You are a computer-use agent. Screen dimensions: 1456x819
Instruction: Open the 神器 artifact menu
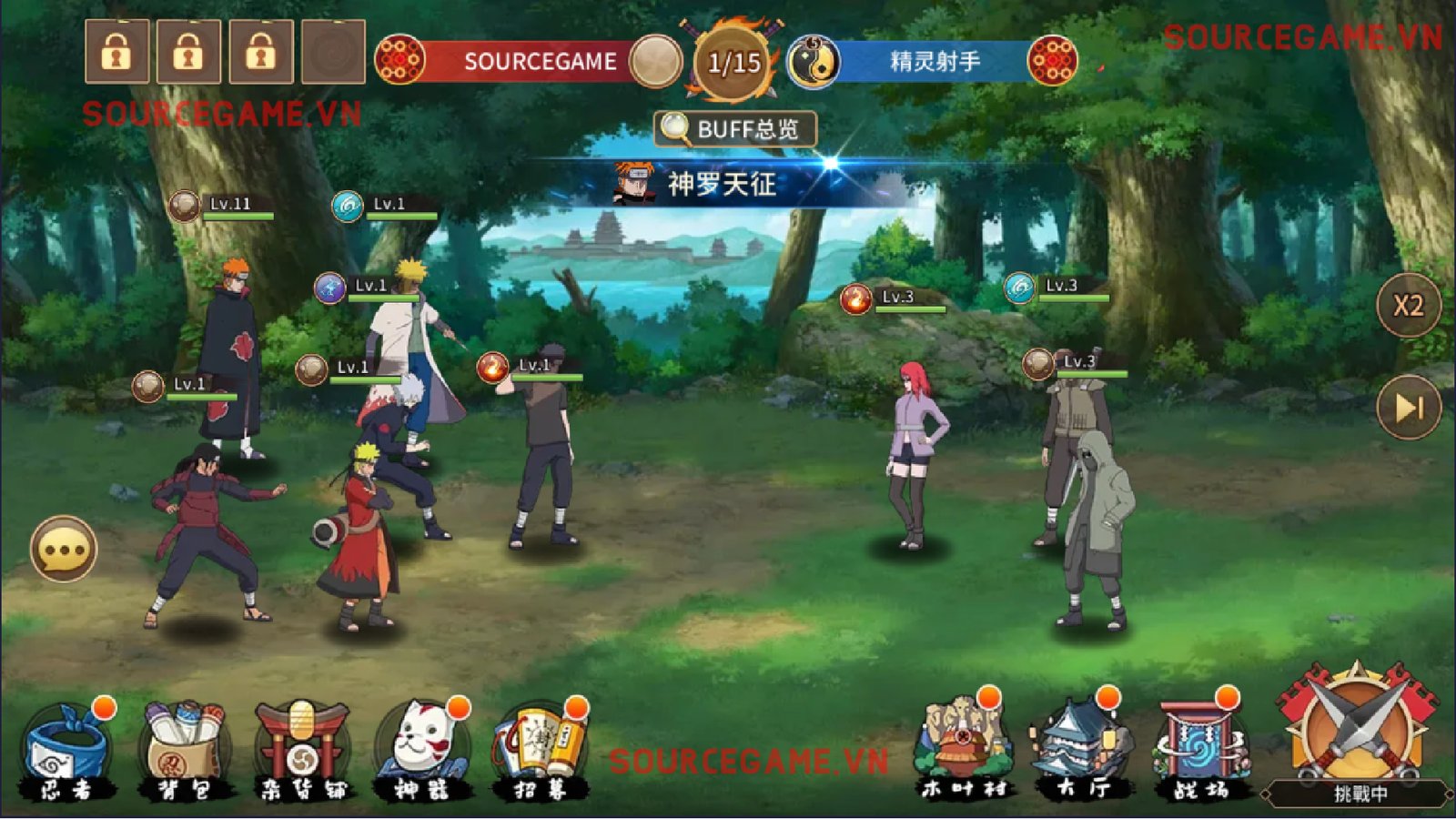(421, 752)
